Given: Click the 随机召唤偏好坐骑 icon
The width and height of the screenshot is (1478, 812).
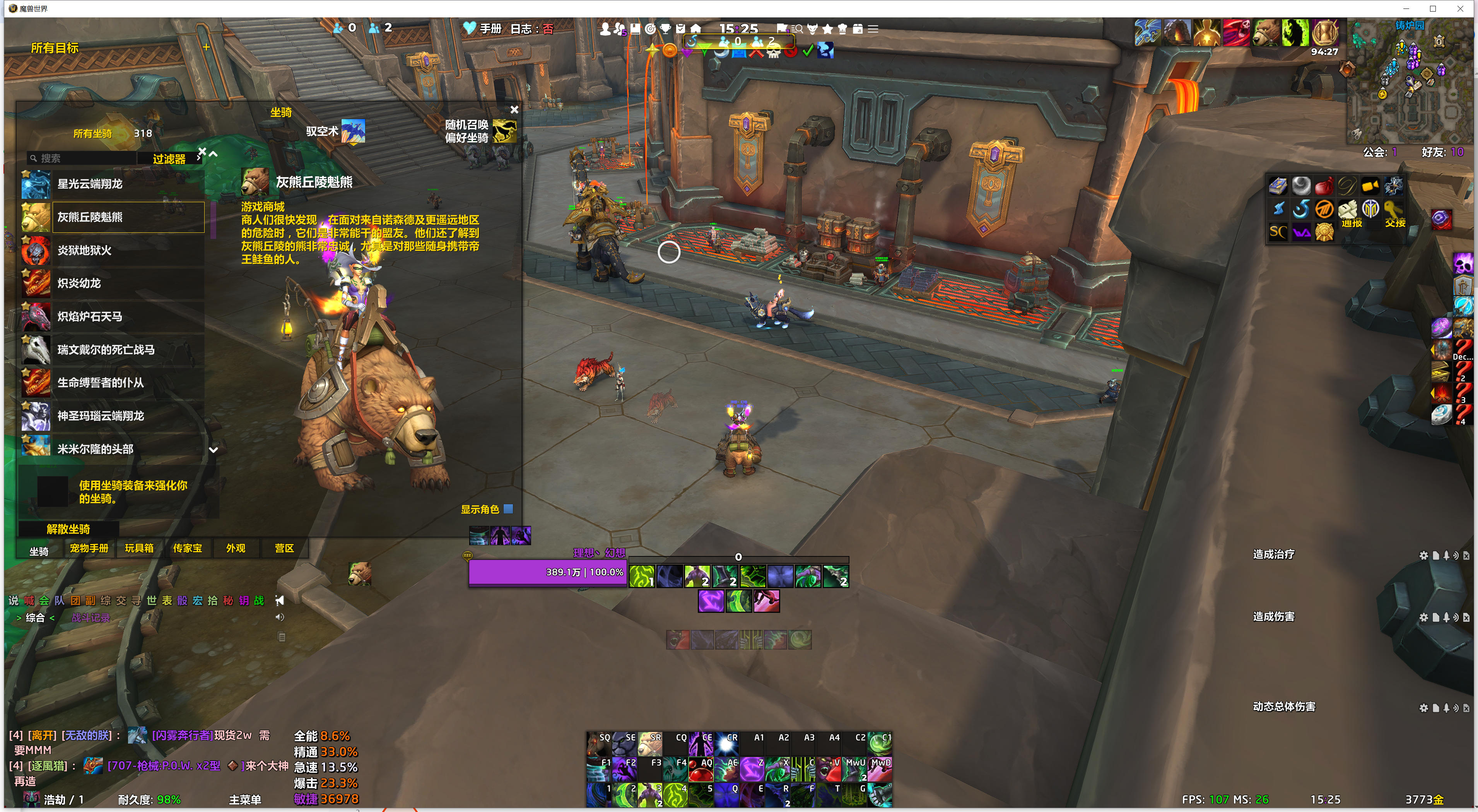Looking at the screenshot, I should (504, 131).
